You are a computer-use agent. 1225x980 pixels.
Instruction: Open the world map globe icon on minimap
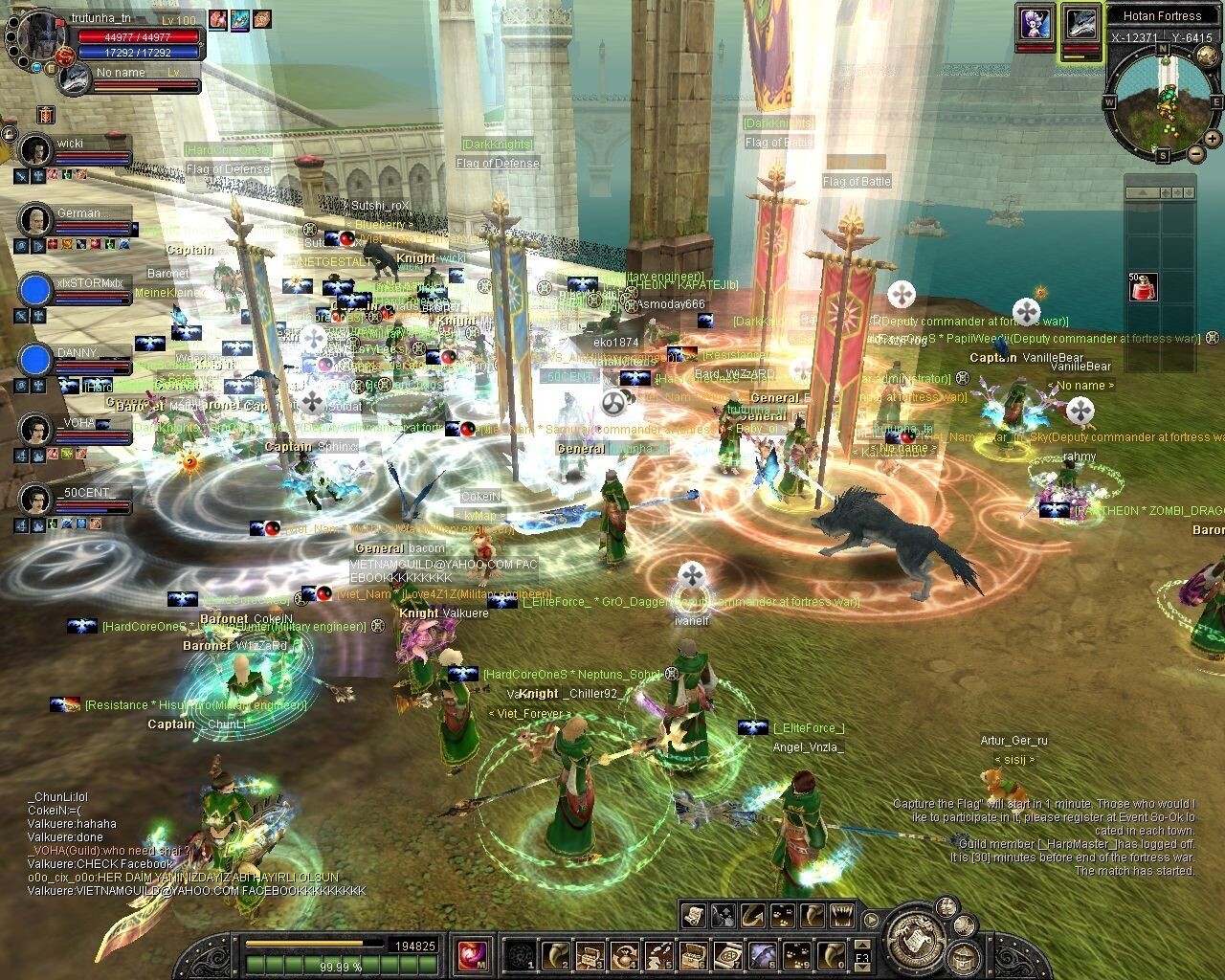1206,55
